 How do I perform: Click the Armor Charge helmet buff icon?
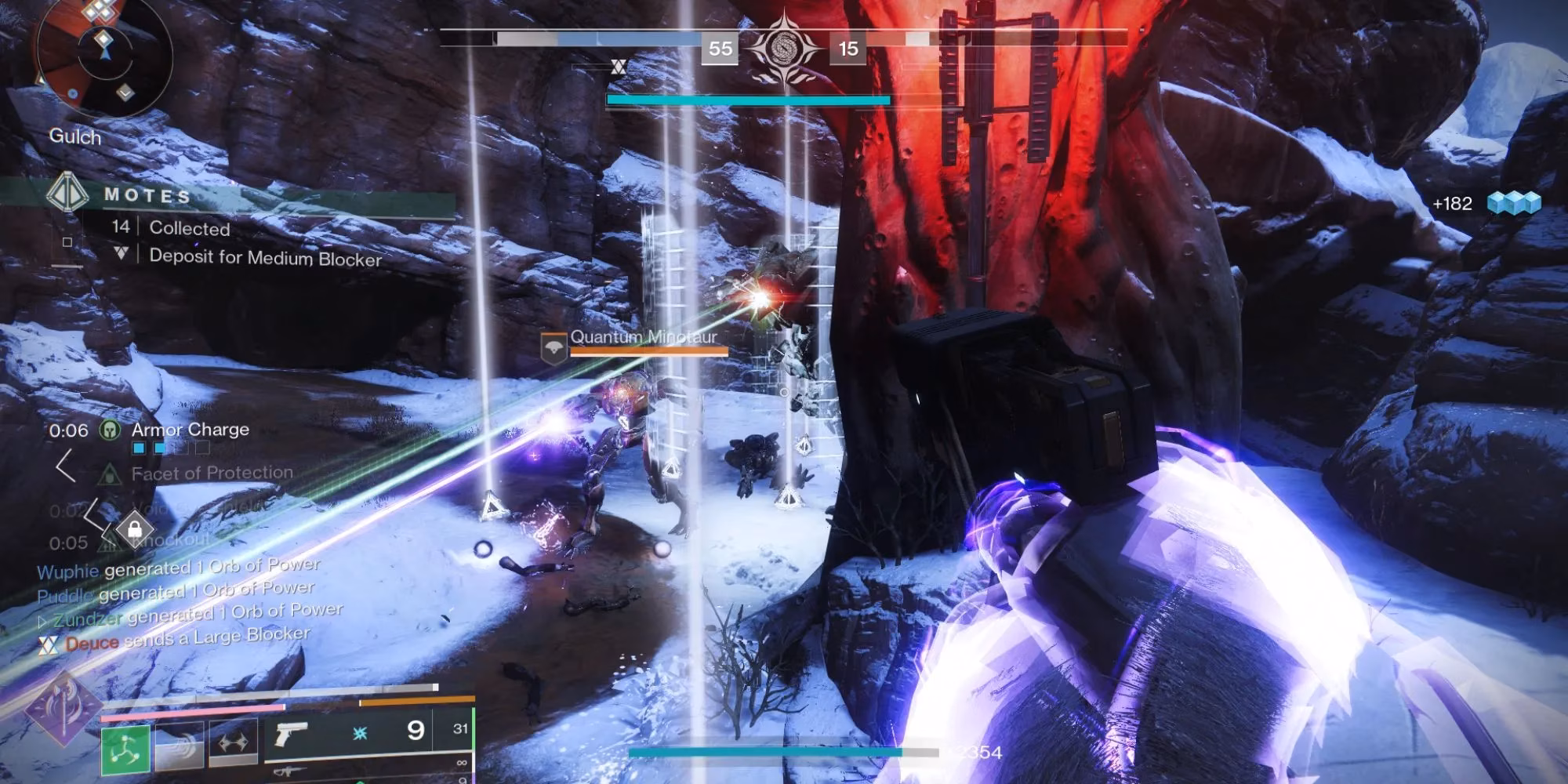[x=110, y=430]
